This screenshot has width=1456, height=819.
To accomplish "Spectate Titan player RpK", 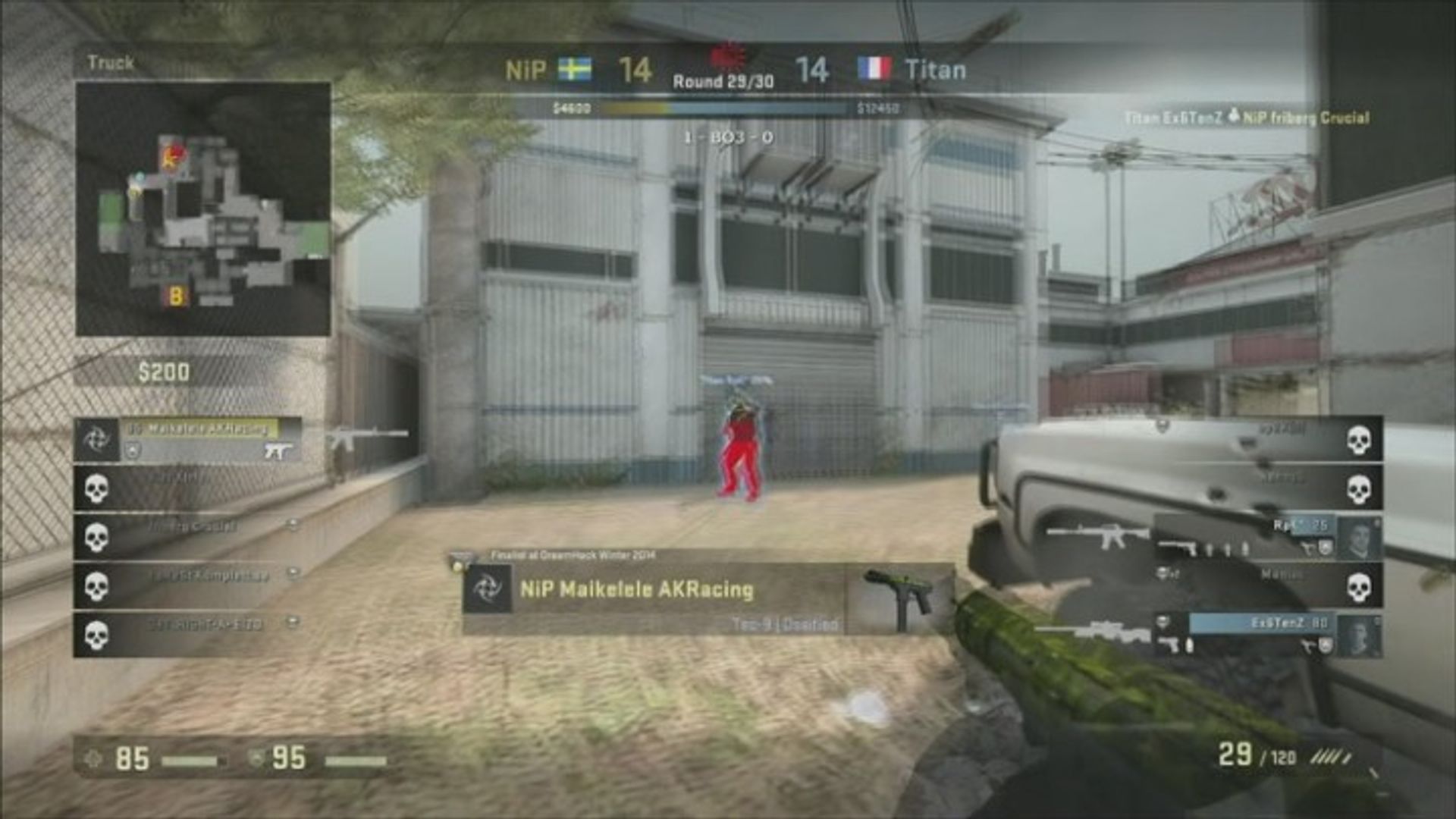I will point(1266,535).
